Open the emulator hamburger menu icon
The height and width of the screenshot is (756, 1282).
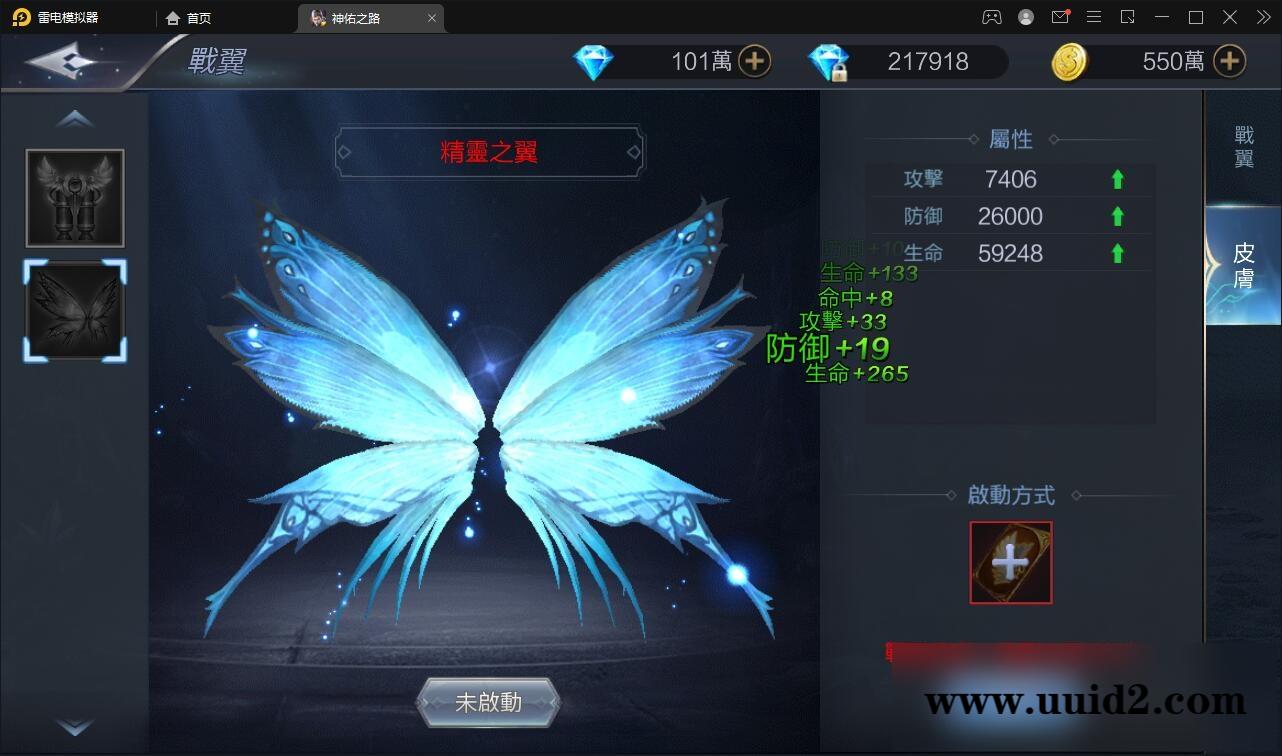click(x=1094, y=17)
